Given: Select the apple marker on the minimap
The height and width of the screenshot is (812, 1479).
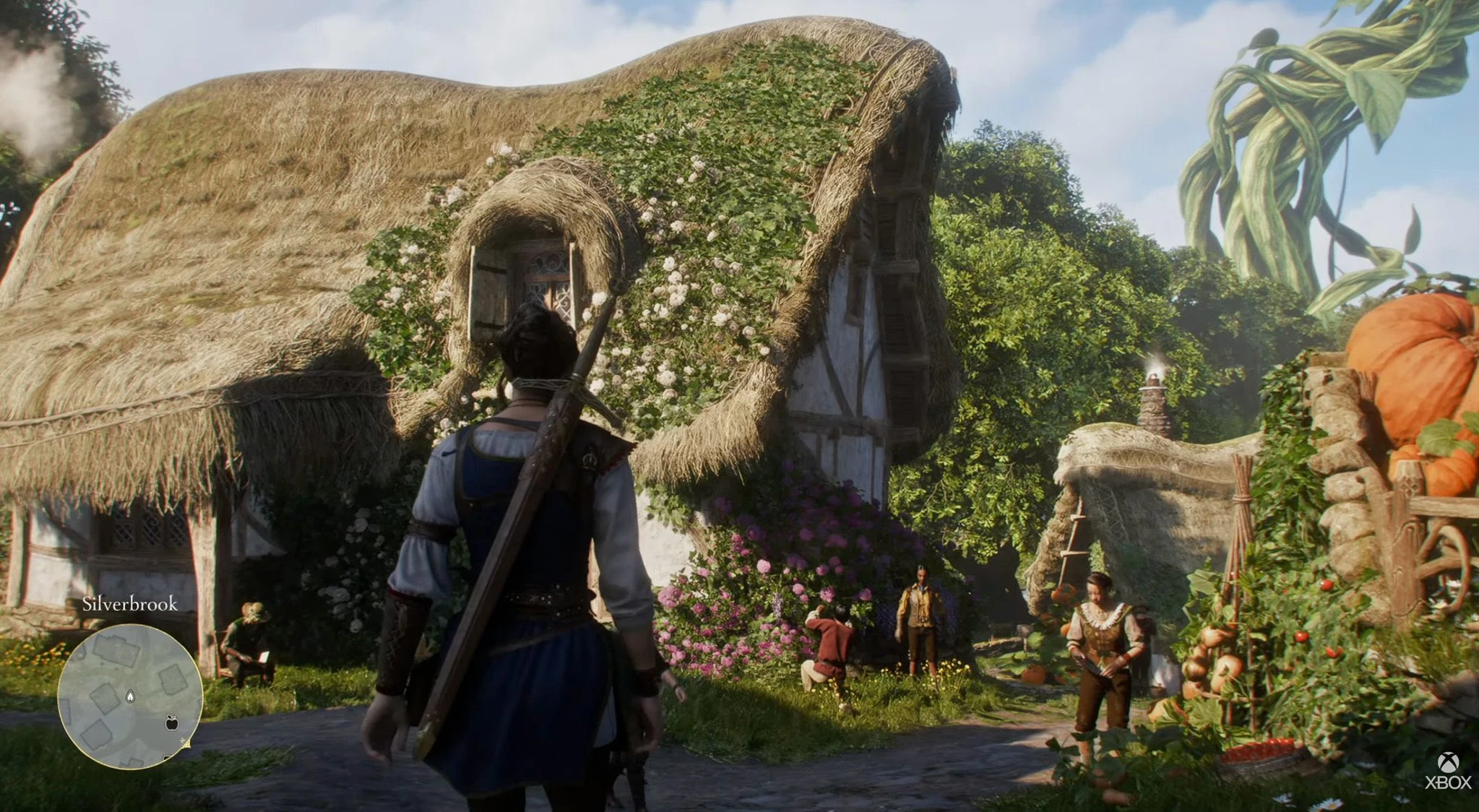Looking at the screenshot, I should point(172,722).
